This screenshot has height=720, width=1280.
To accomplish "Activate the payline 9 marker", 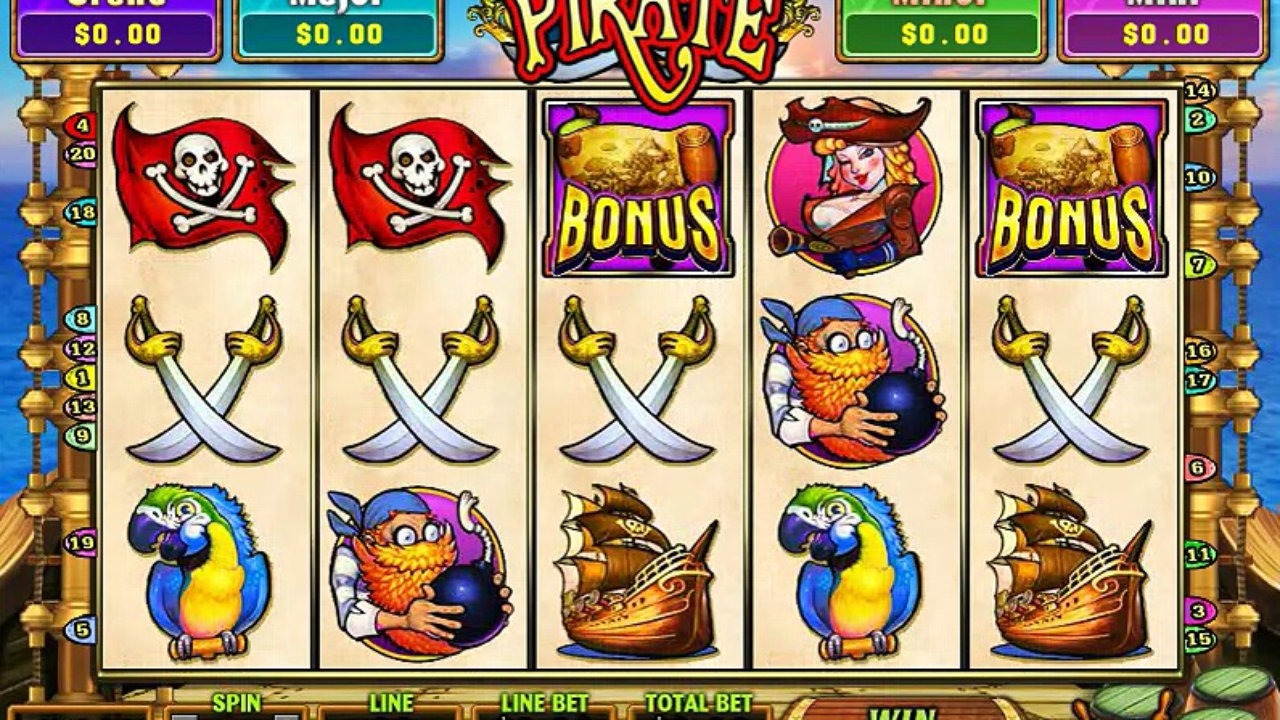I will pos(81,435).
